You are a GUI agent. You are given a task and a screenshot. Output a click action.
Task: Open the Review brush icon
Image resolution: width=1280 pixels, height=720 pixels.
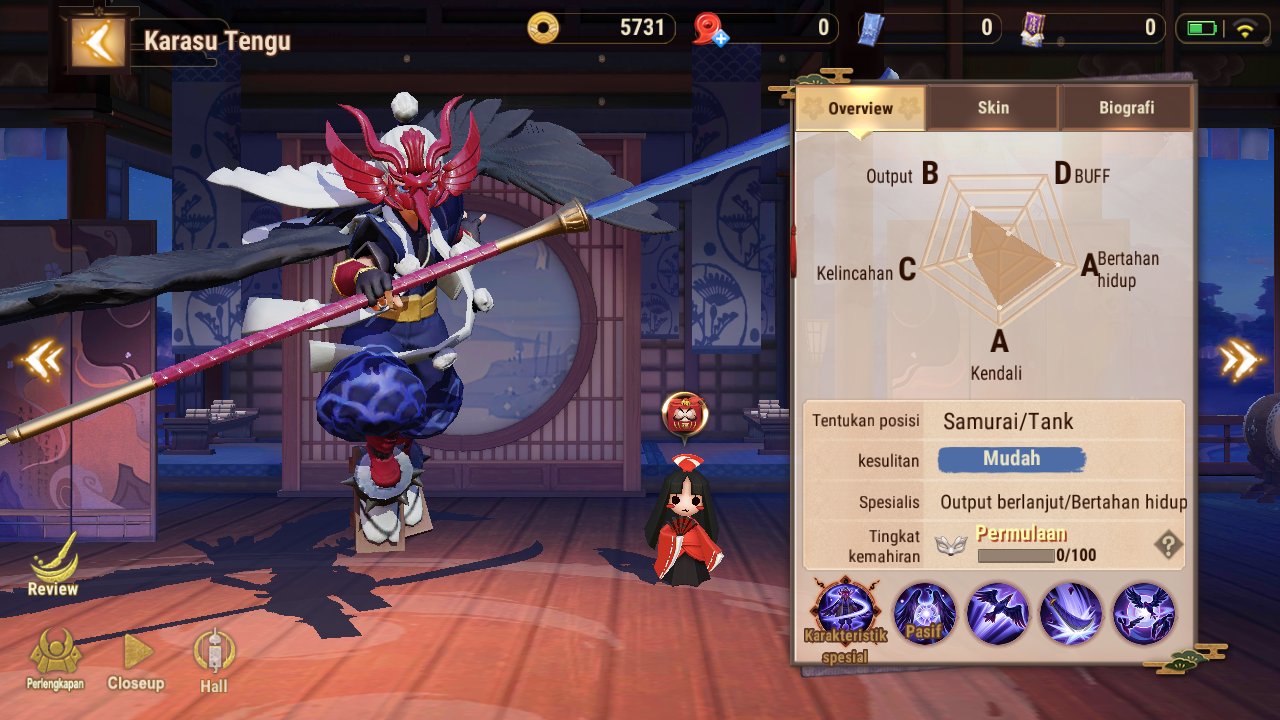(x=53, y=565)
